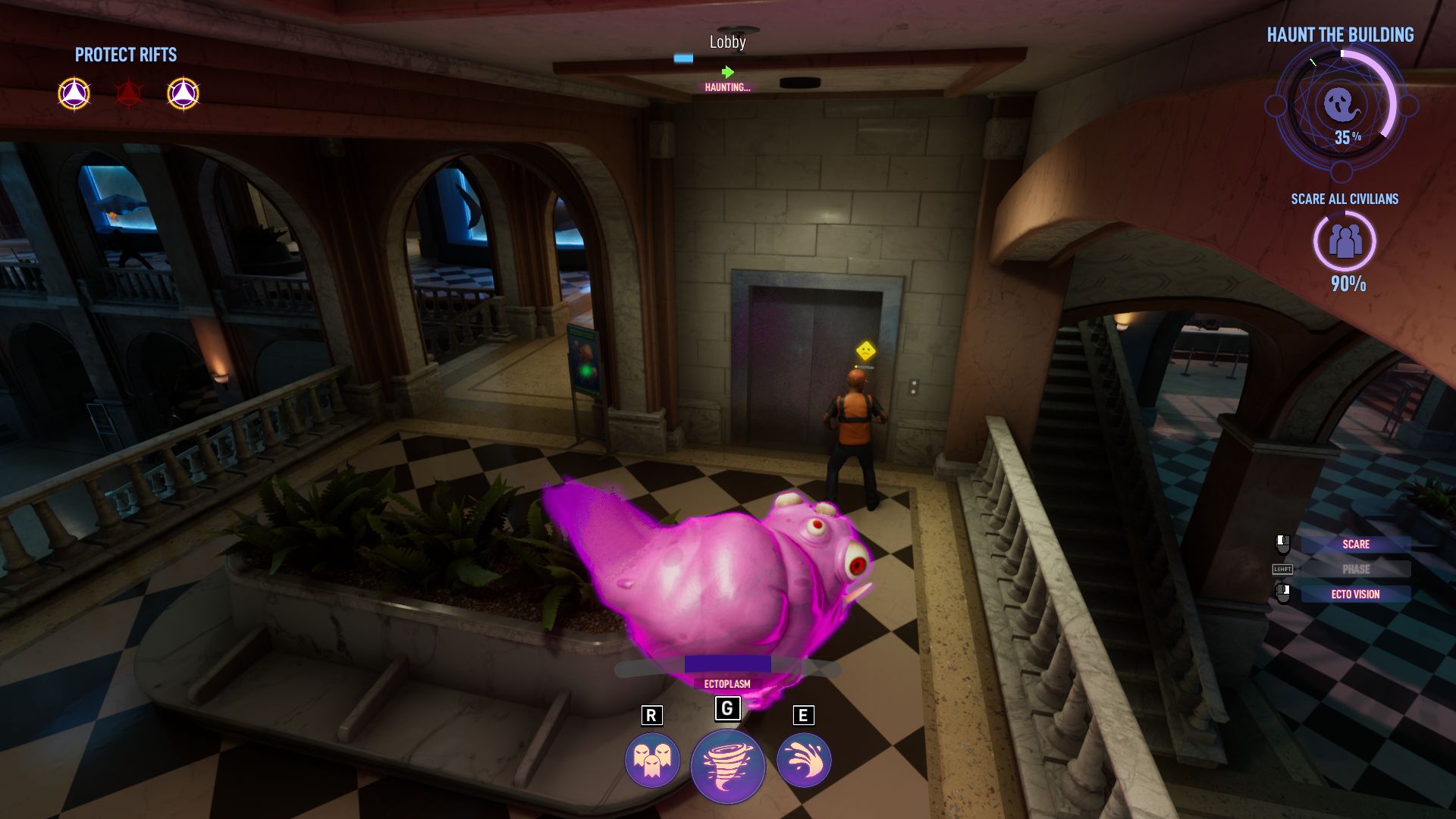Select the destroyed red rift icon

pos(128,94)
